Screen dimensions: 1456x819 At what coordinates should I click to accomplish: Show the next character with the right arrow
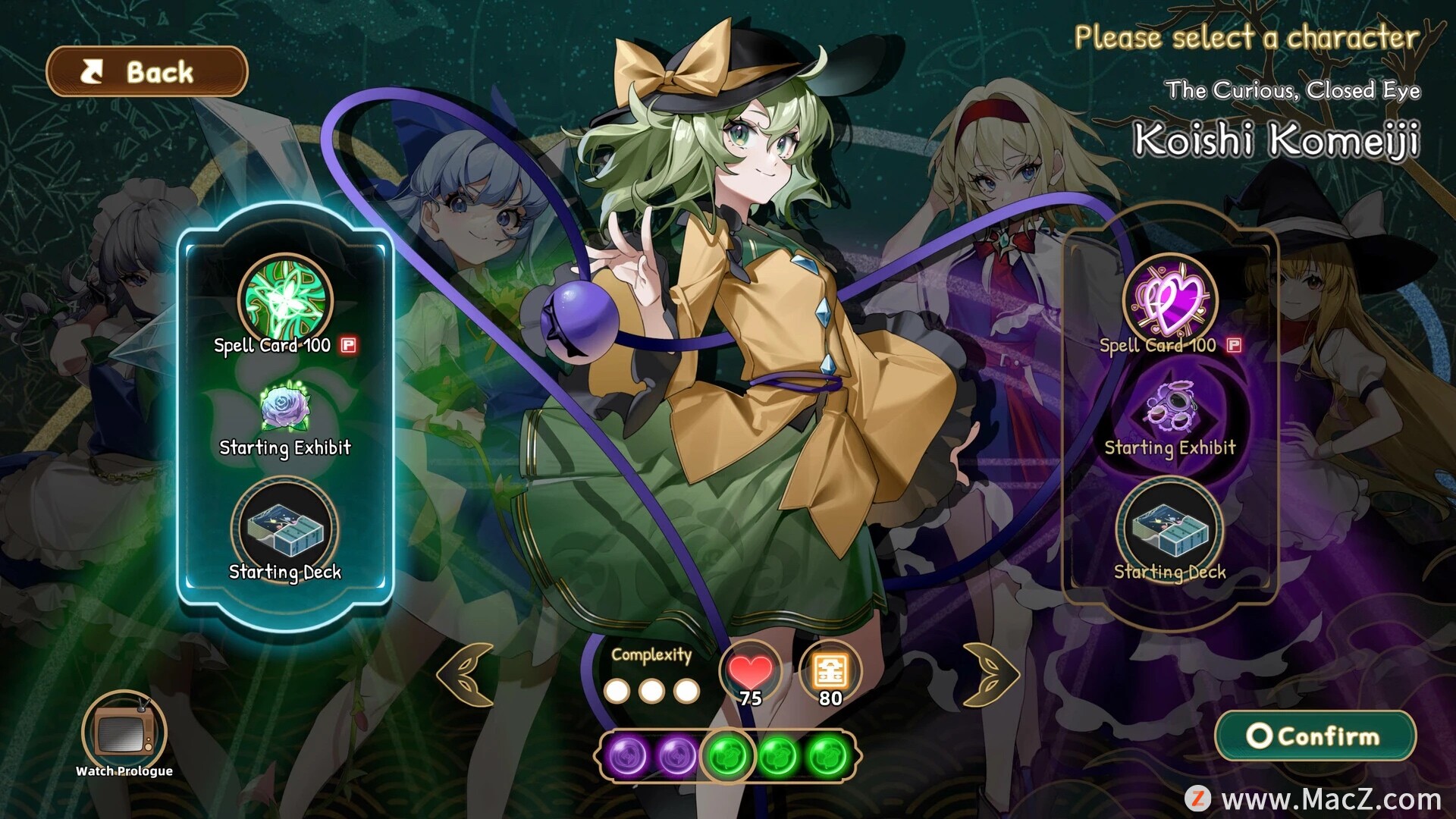(x=990, y=674)
